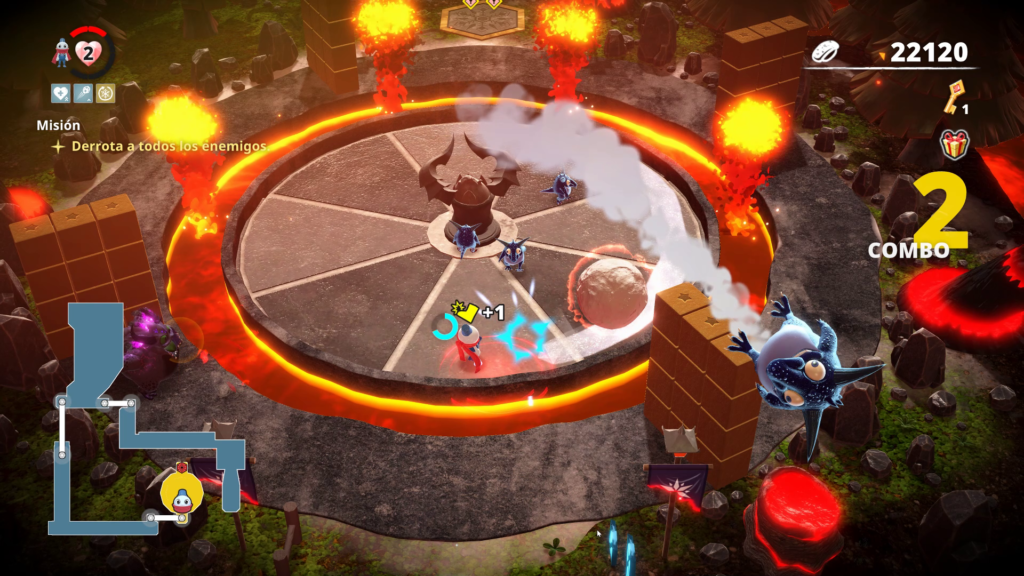The image size is (1024, 576).
Task: Click the gift box icon
Action: coord(955,146)
